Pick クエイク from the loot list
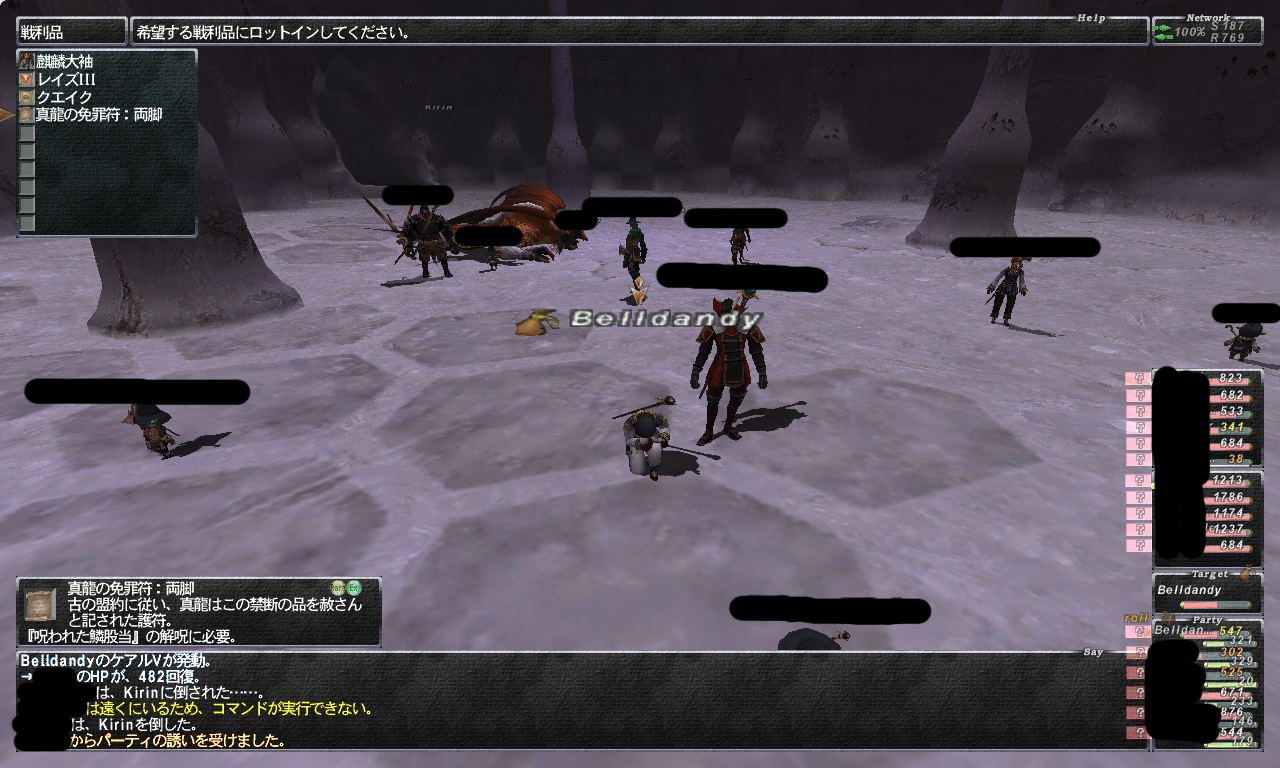The height and width of the screenshot is (768, 1280). click(64, 97)
